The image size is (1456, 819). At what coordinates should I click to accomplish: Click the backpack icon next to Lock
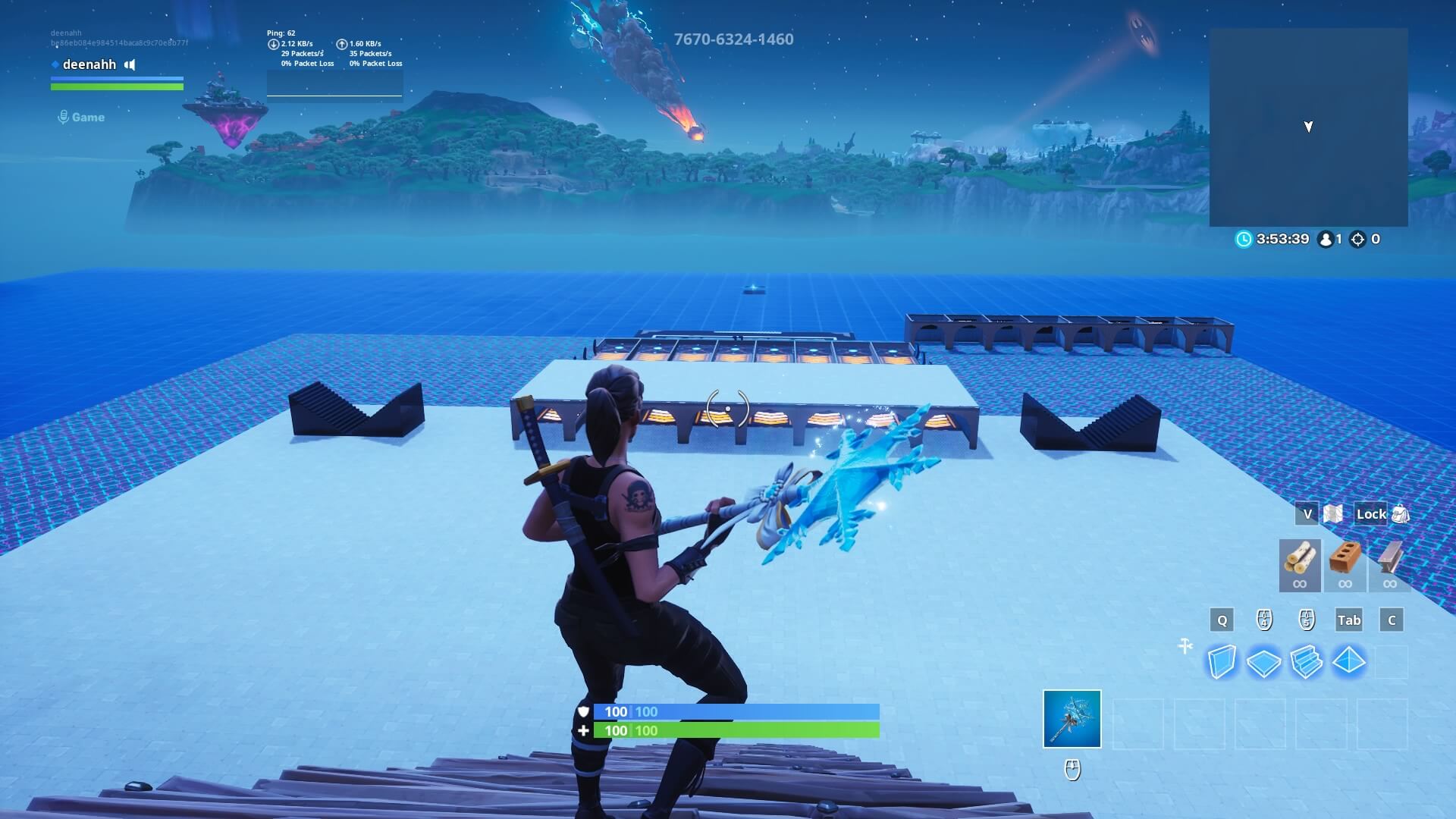[x=1401, y=514]
